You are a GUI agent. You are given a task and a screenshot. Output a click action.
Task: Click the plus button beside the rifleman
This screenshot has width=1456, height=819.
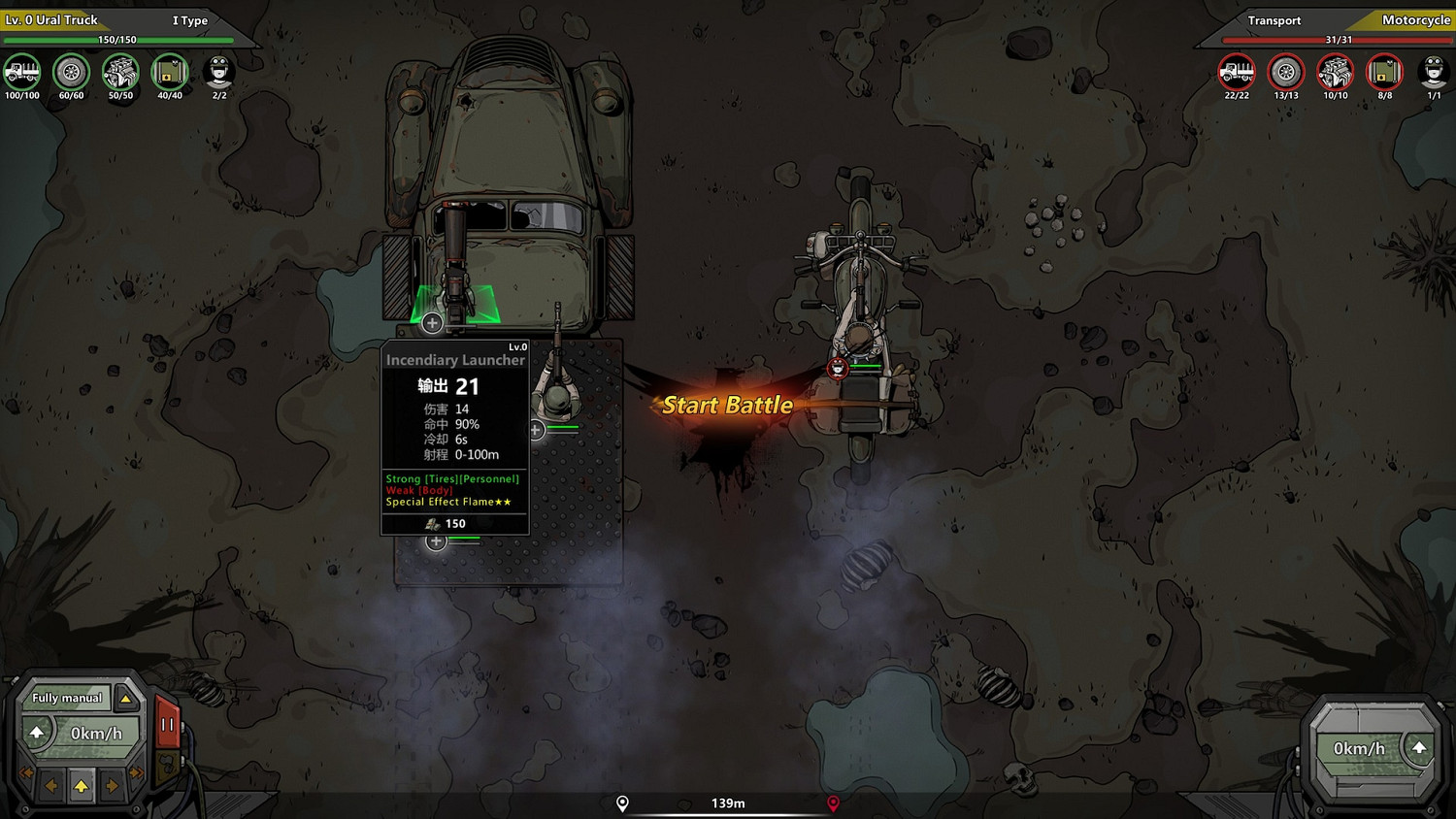(x=536, y=429)
